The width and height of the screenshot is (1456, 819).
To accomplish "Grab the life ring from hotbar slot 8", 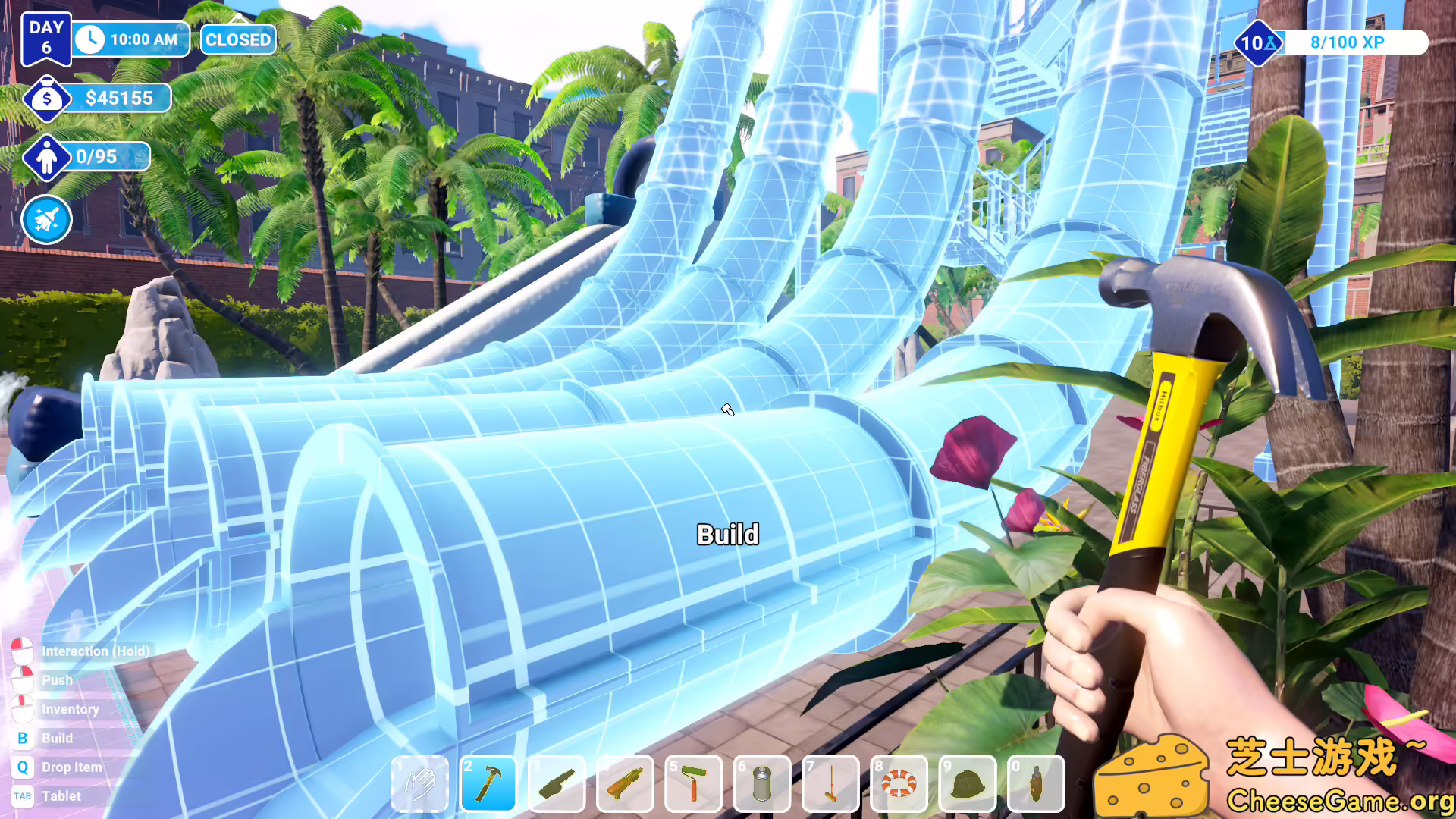I will (x=898, y=783).
